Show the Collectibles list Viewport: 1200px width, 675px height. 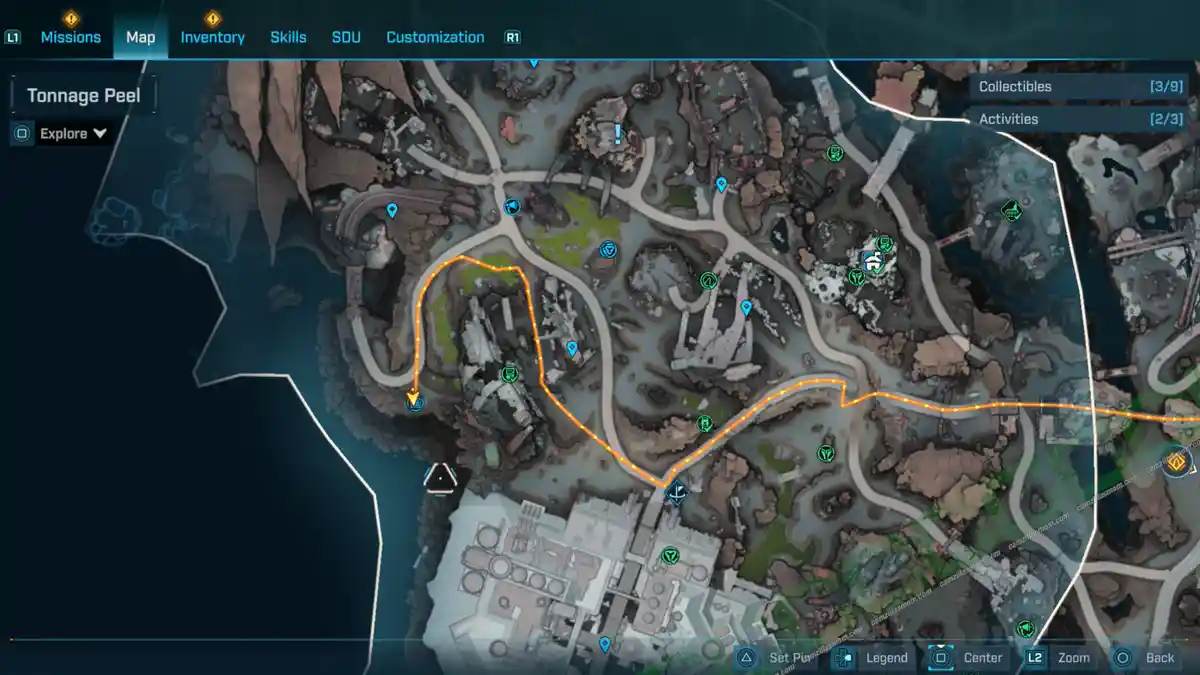click(x=1078, y=87)
